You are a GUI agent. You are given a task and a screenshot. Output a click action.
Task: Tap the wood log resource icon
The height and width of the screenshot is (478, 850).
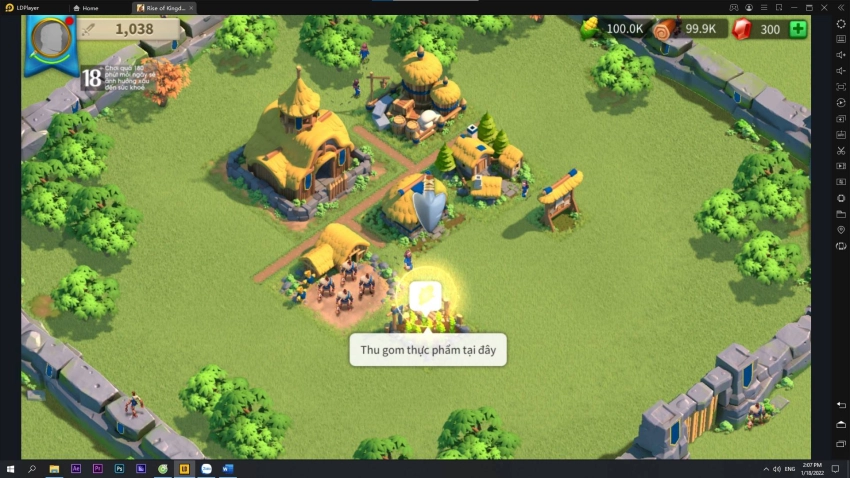pyautogui.click(x=665, y=29)
